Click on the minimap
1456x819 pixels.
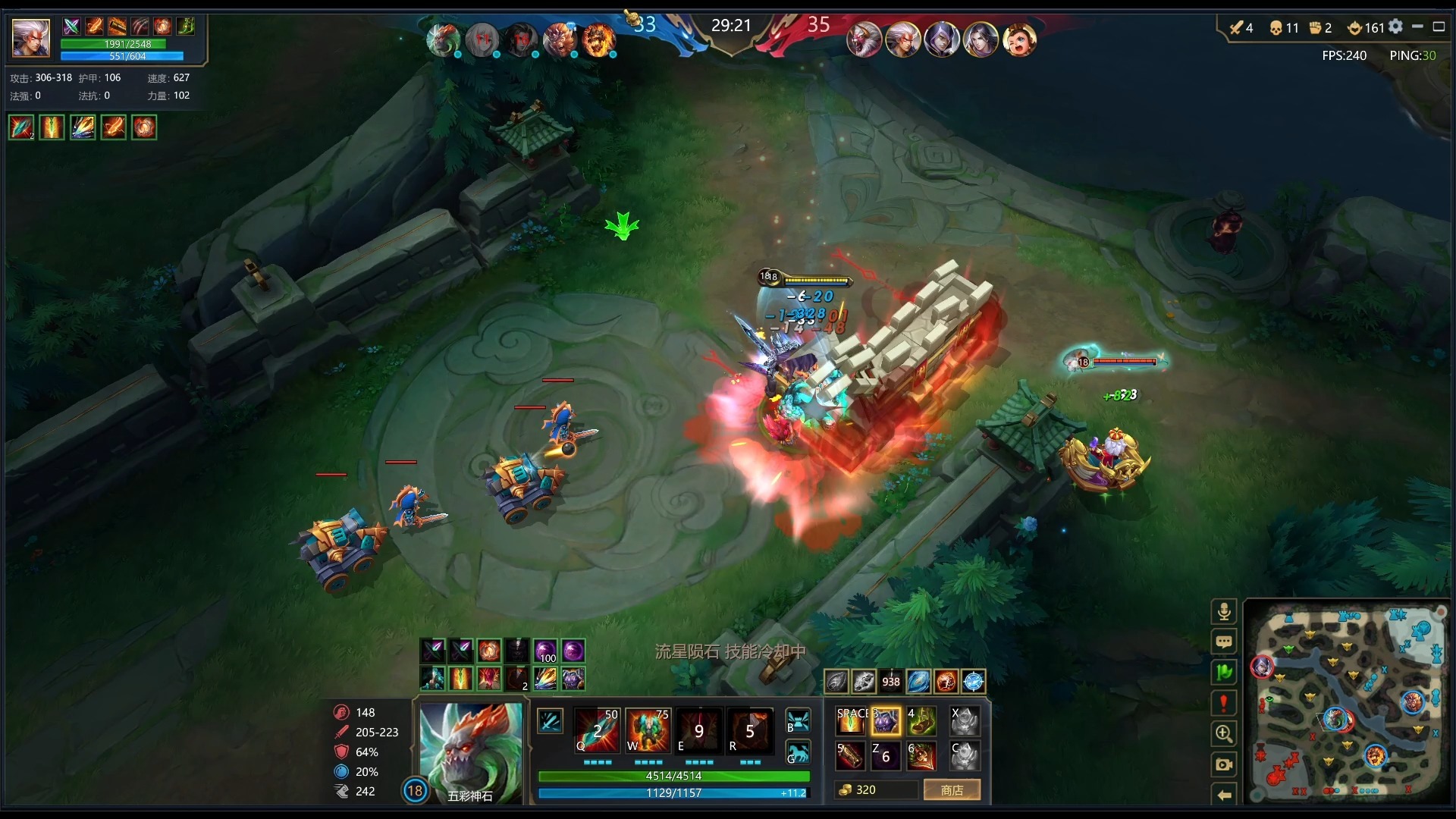1348,701
